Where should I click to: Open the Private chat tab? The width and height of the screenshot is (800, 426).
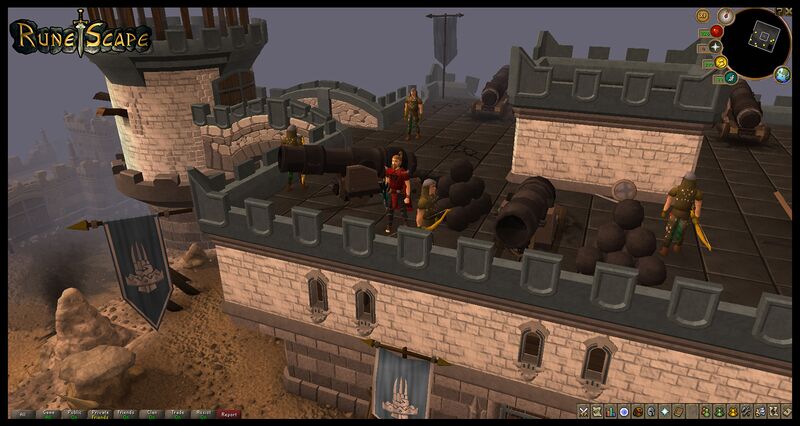tap(100, 412)
